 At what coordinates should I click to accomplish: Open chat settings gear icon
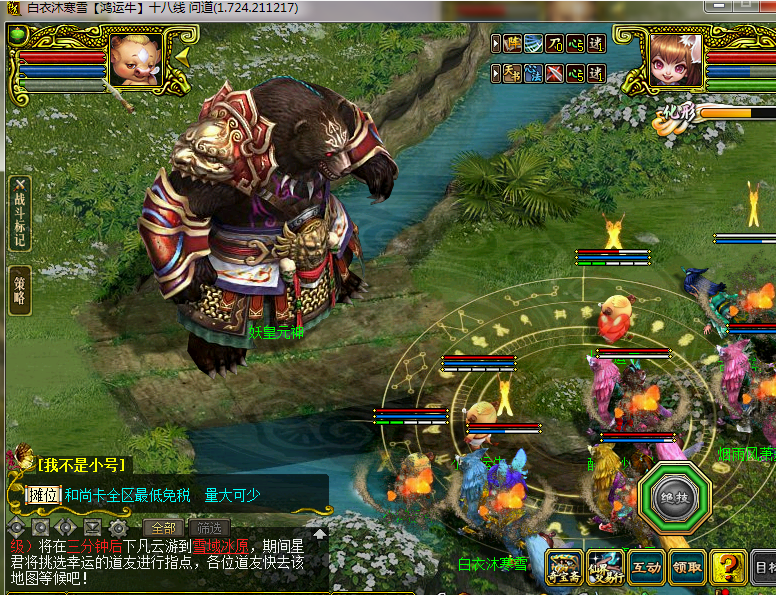pos(118,527)
